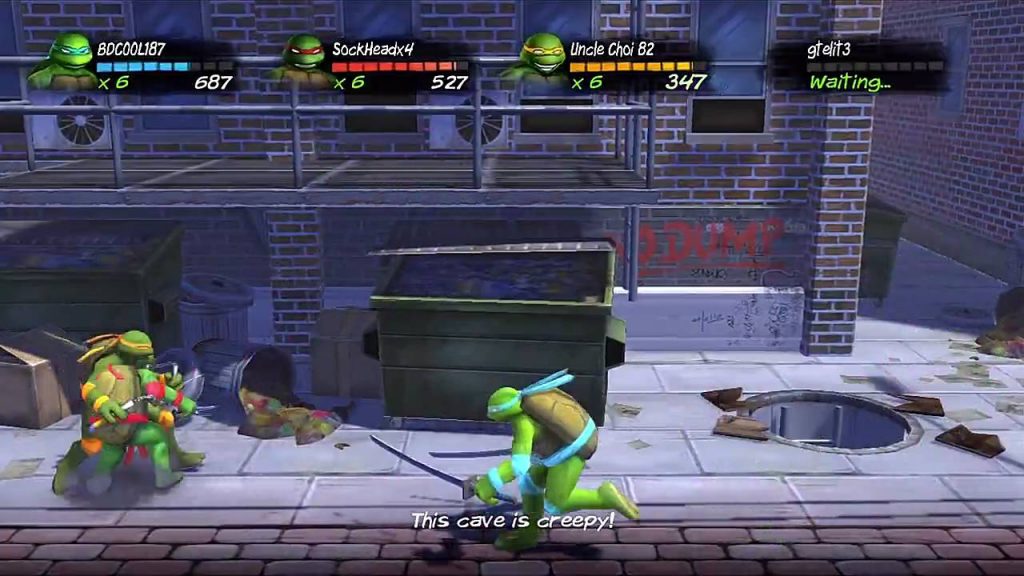Click BDC00L187's blue-masked turtle portrait
The width and height of the screenshot is (1024, 576).
click(x=66, y=59)
